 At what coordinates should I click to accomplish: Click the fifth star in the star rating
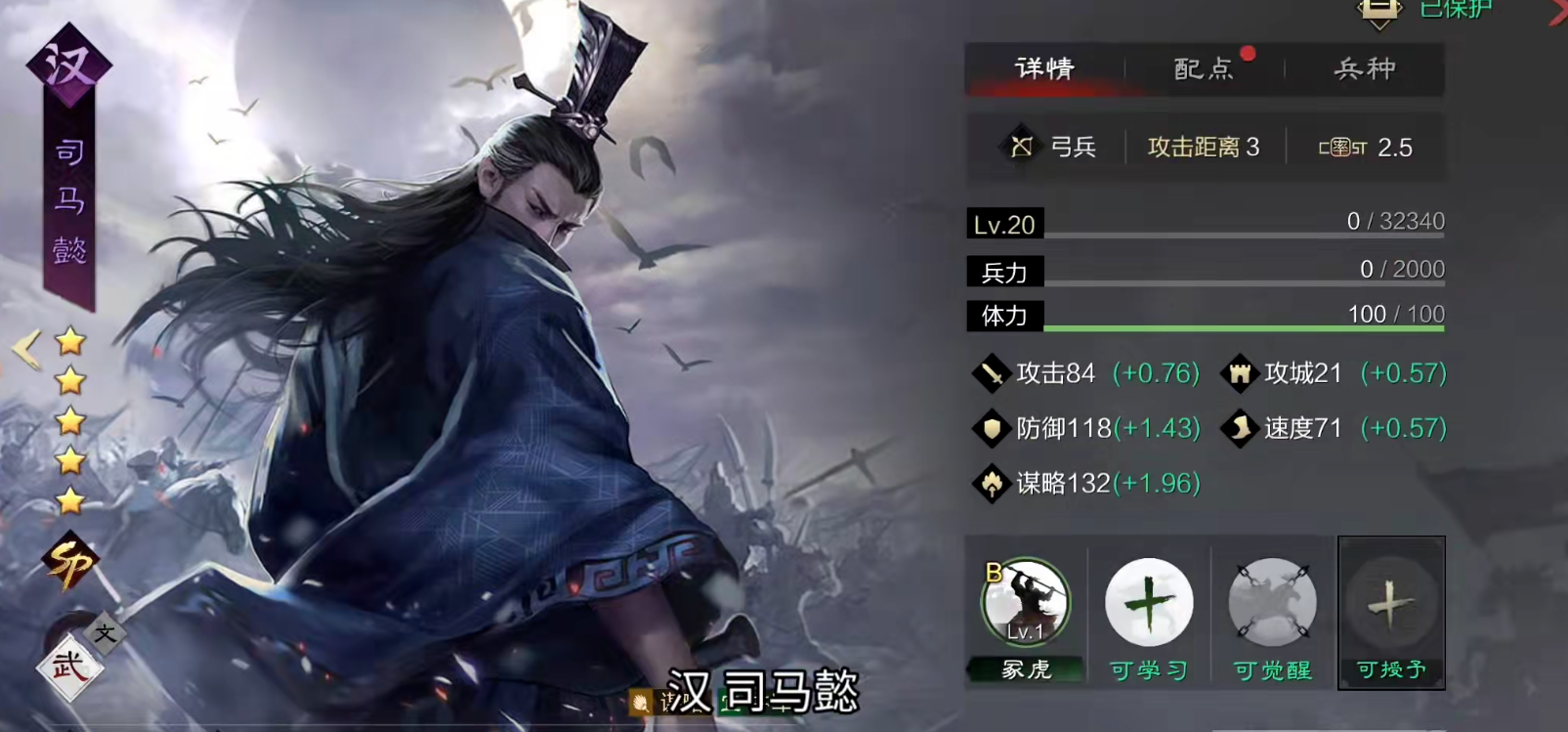(68, 499)
